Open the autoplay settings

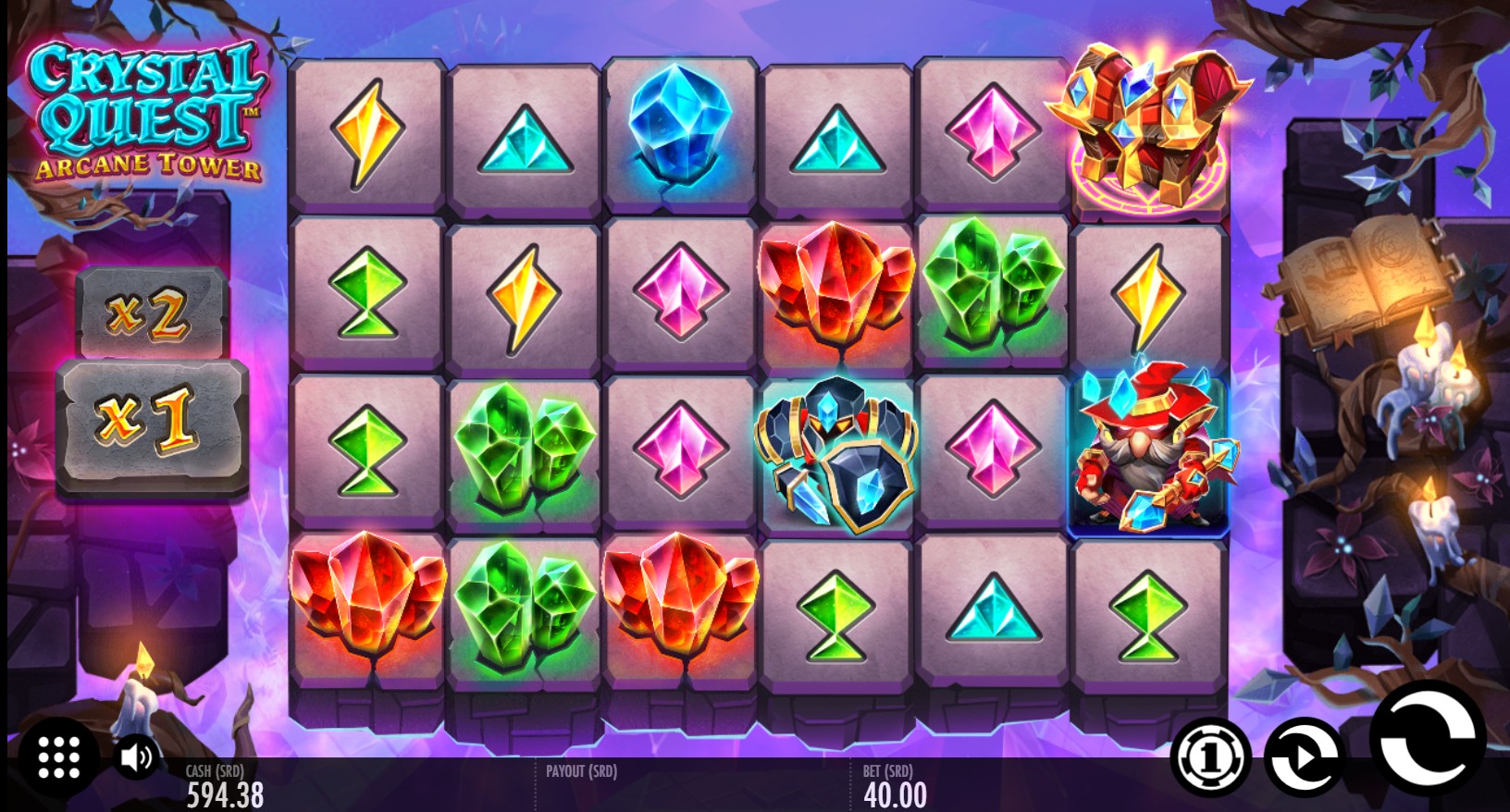1301,758
